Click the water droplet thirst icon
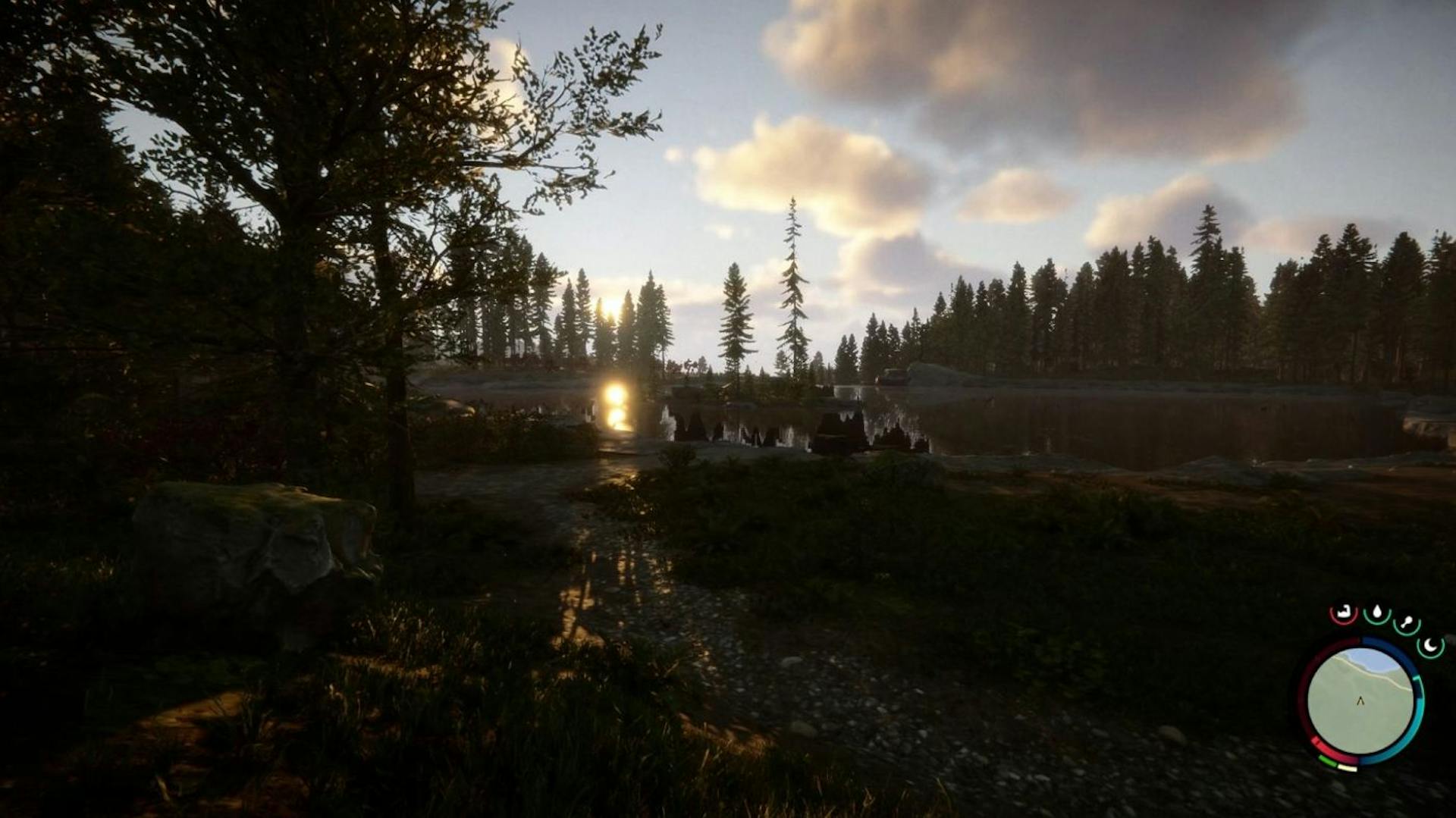This screenshot has height=818, width=1456. pyautogui.click(x=1376, y=613)
